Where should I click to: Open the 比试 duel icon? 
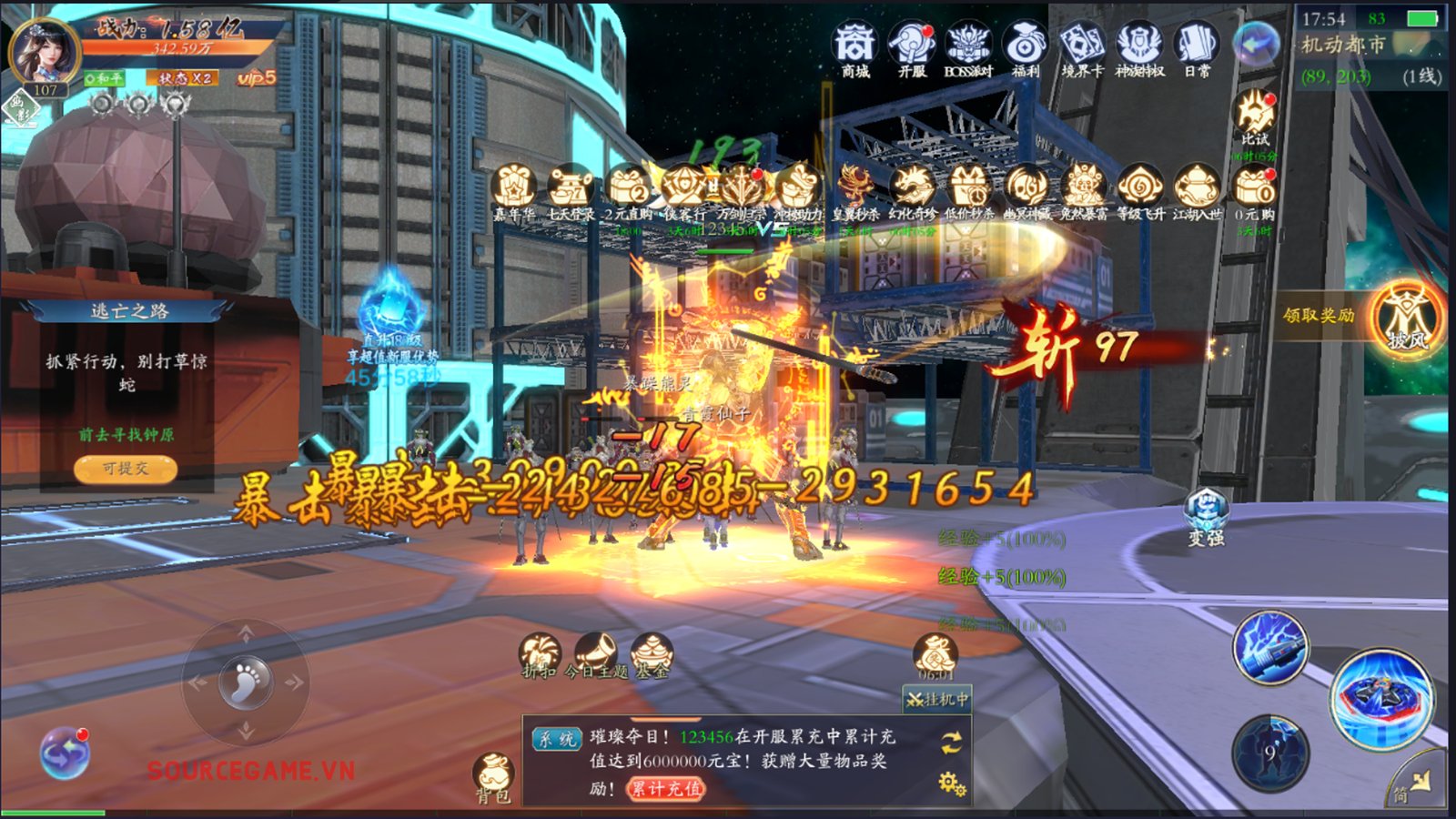1255,116
